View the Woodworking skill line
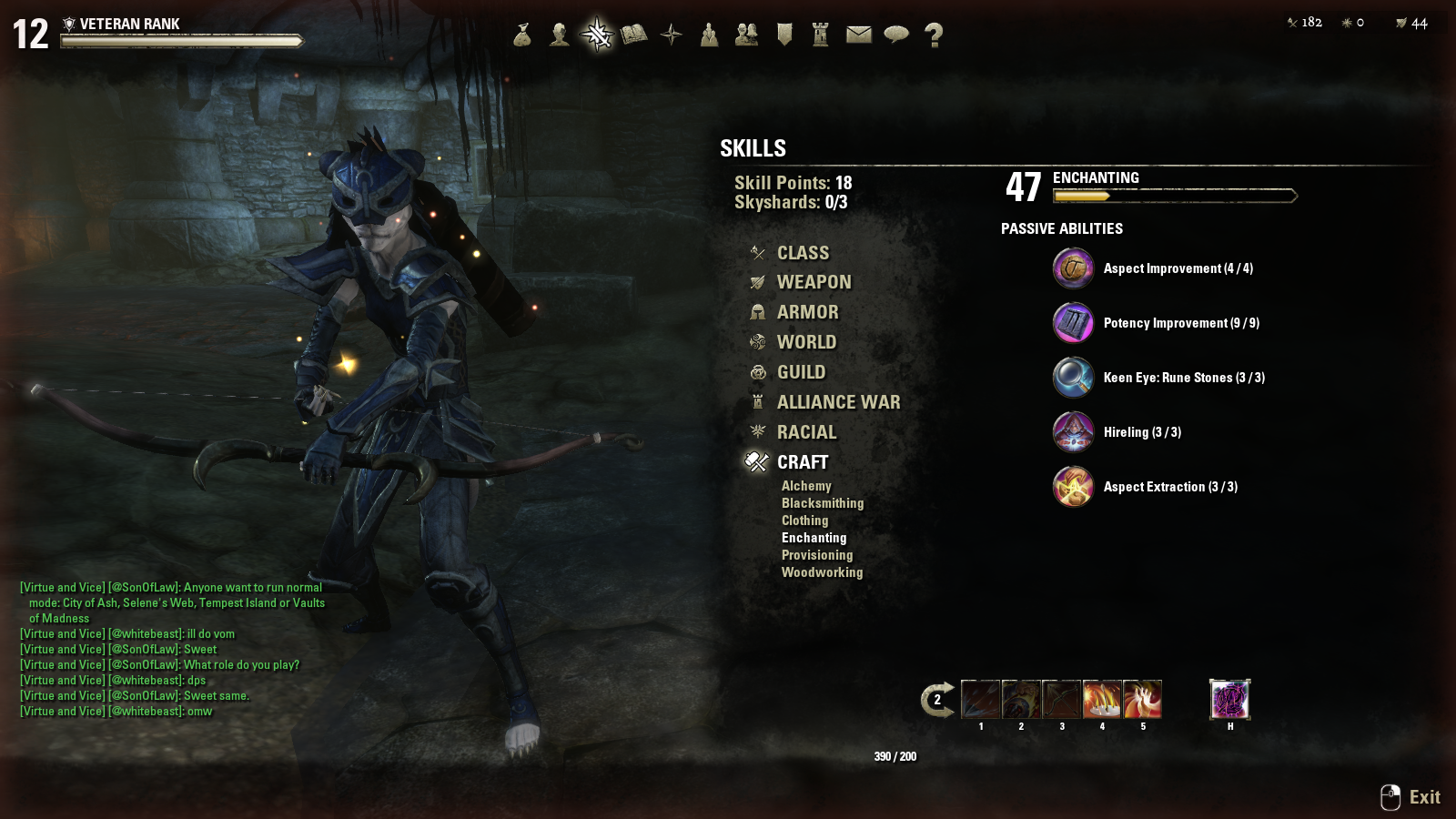This screenshot has width=1456, height=819. [822, 572]
